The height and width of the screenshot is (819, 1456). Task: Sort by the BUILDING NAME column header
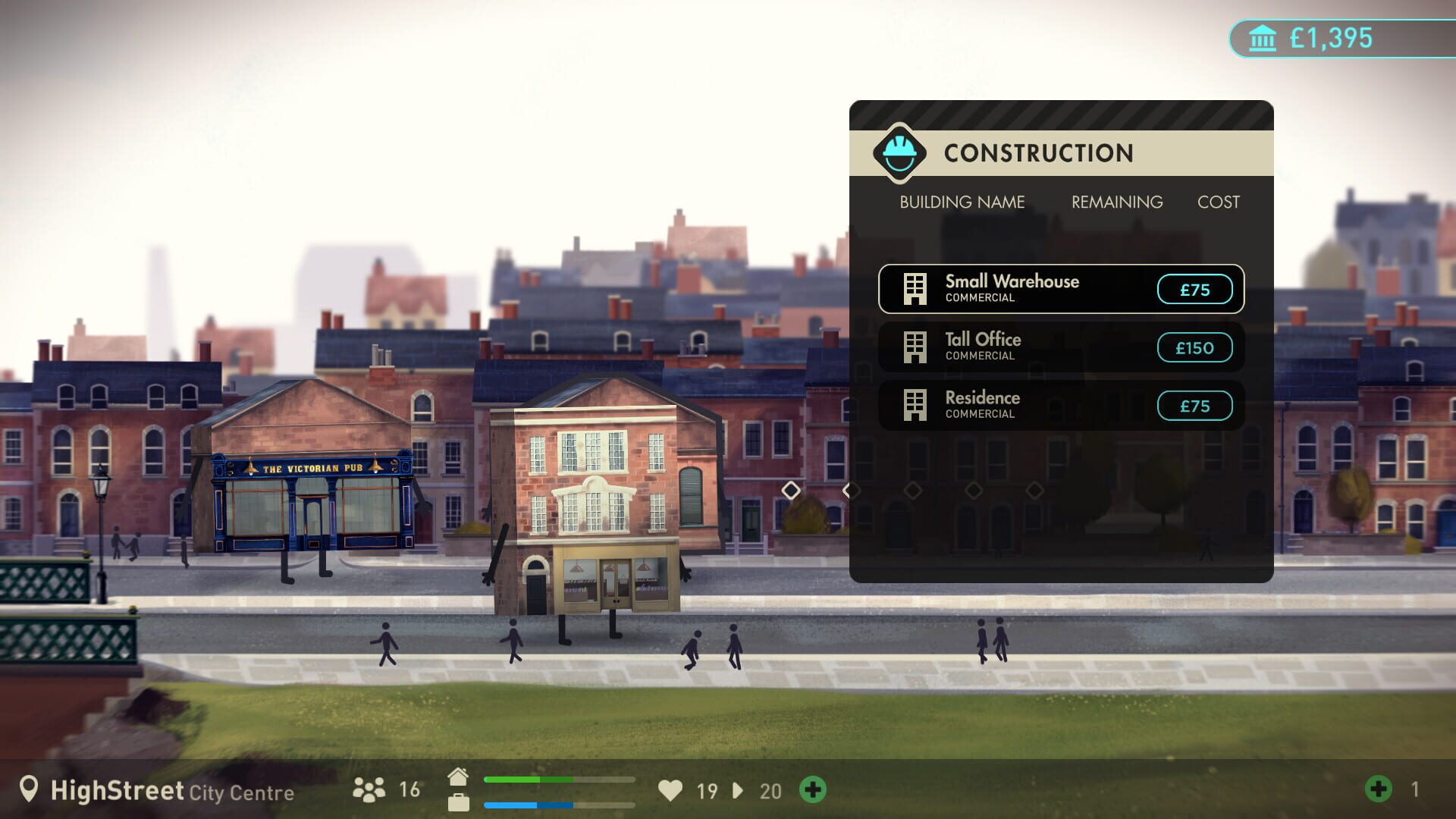(962, 202)
